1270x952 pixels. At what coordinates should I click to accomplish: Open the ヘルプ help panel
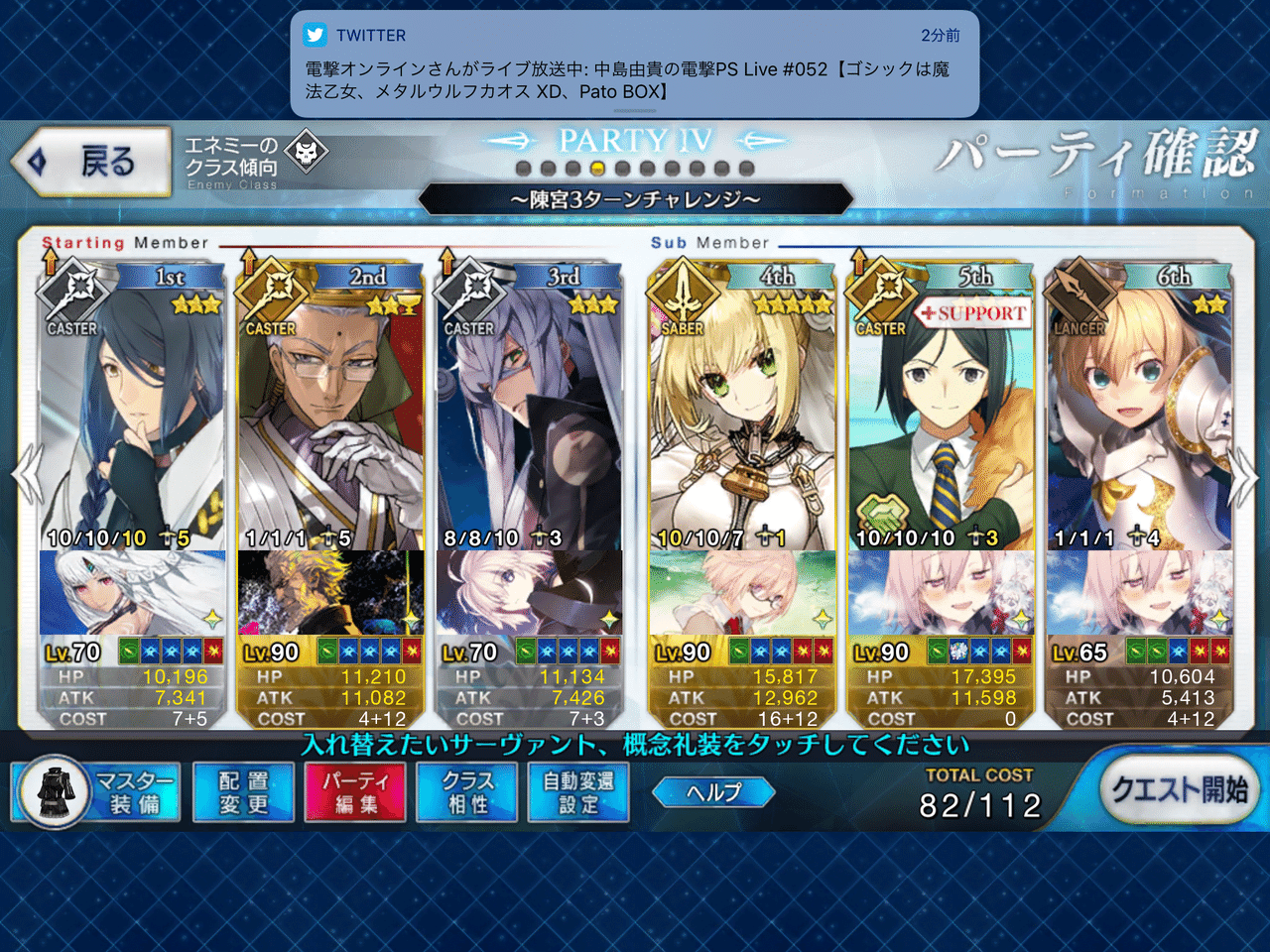713,793
